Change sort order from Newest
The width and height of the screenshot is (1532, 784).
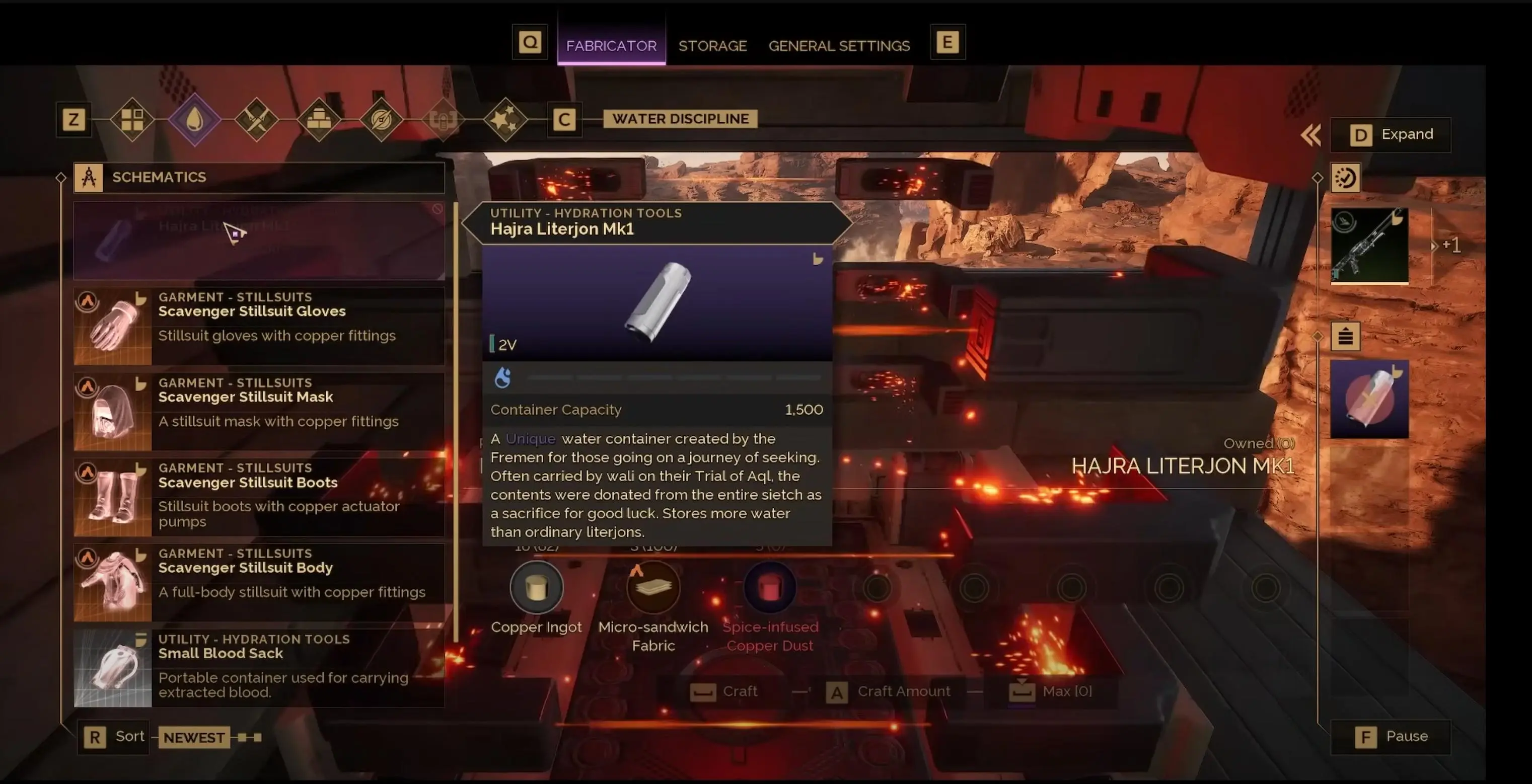[x=193, y=737]
